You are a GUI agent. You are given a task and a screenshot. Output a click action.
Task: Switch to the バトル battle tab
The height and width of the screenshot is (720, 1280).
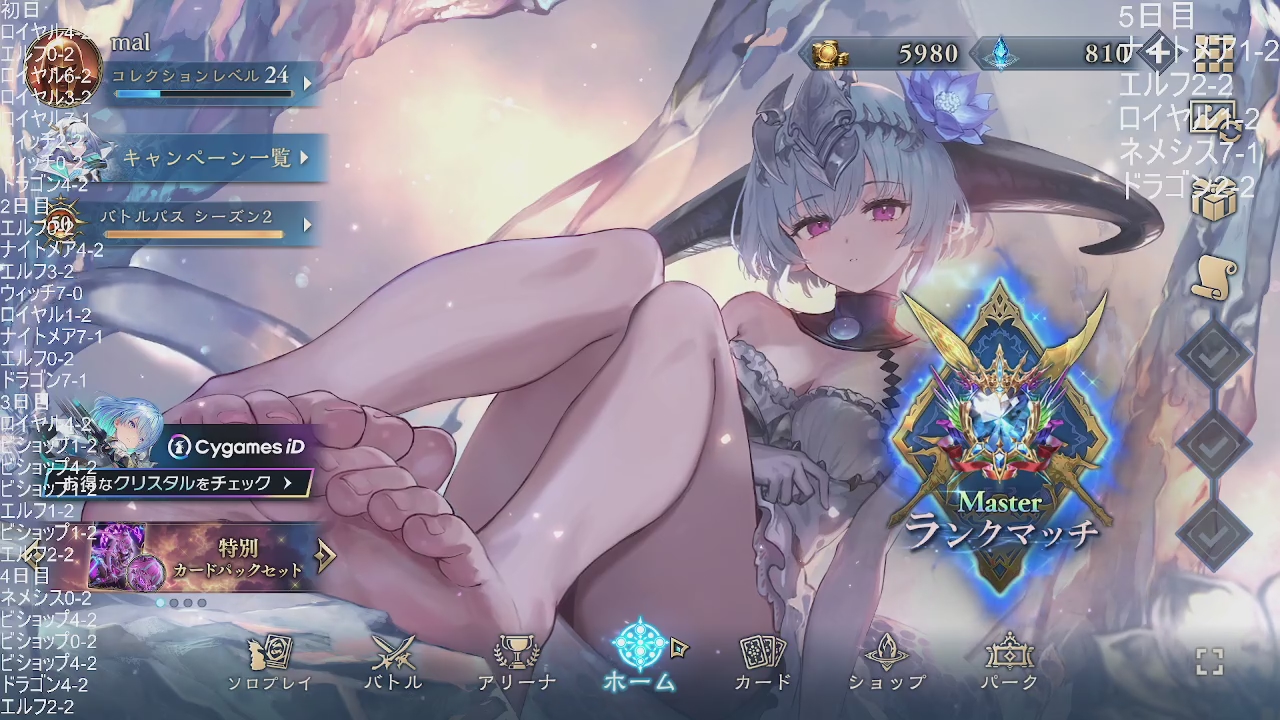[x=393, y=664]
